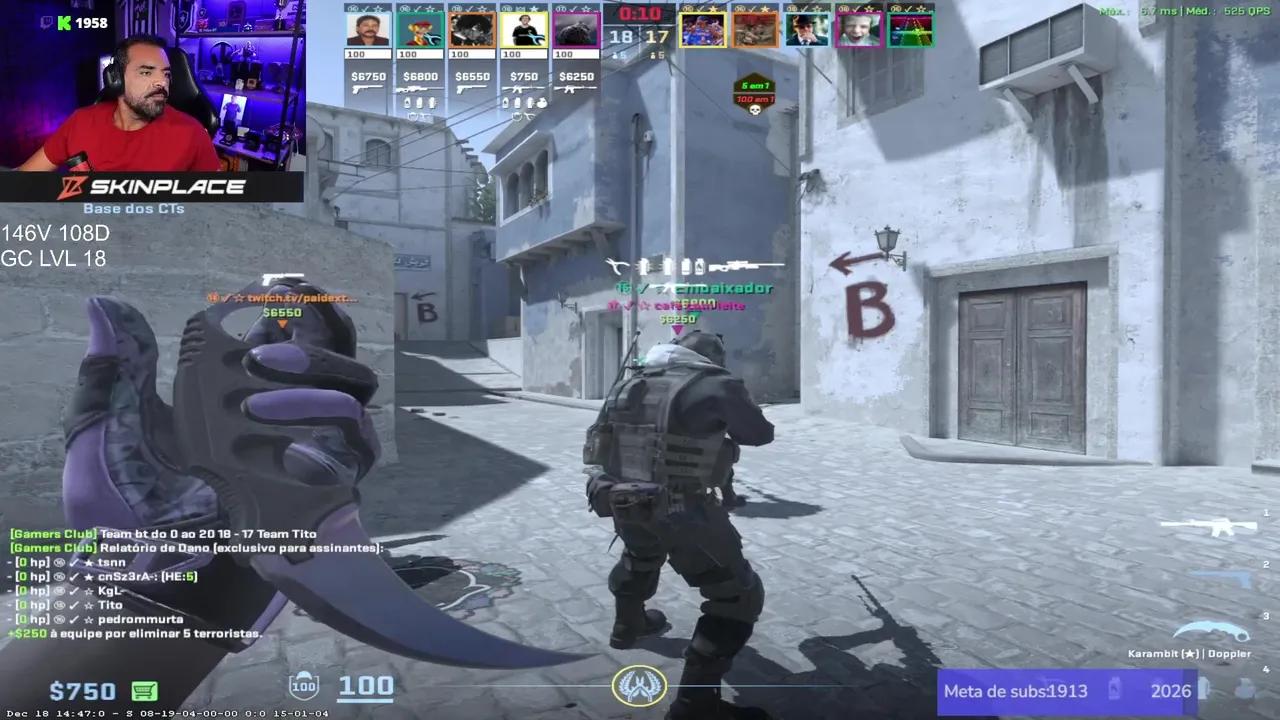This screenshot has width=1280, height=720.
Task: Click the money icon next to $750
Action: click(x=144, y=691)
